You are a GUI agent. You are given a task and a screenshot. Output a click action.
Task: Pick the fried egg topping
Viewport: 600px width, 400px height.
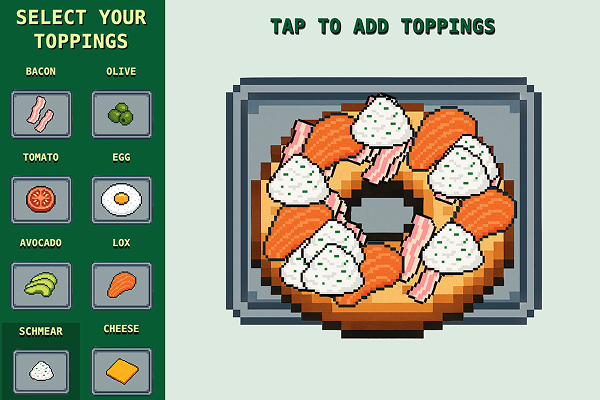coord(122,199)
